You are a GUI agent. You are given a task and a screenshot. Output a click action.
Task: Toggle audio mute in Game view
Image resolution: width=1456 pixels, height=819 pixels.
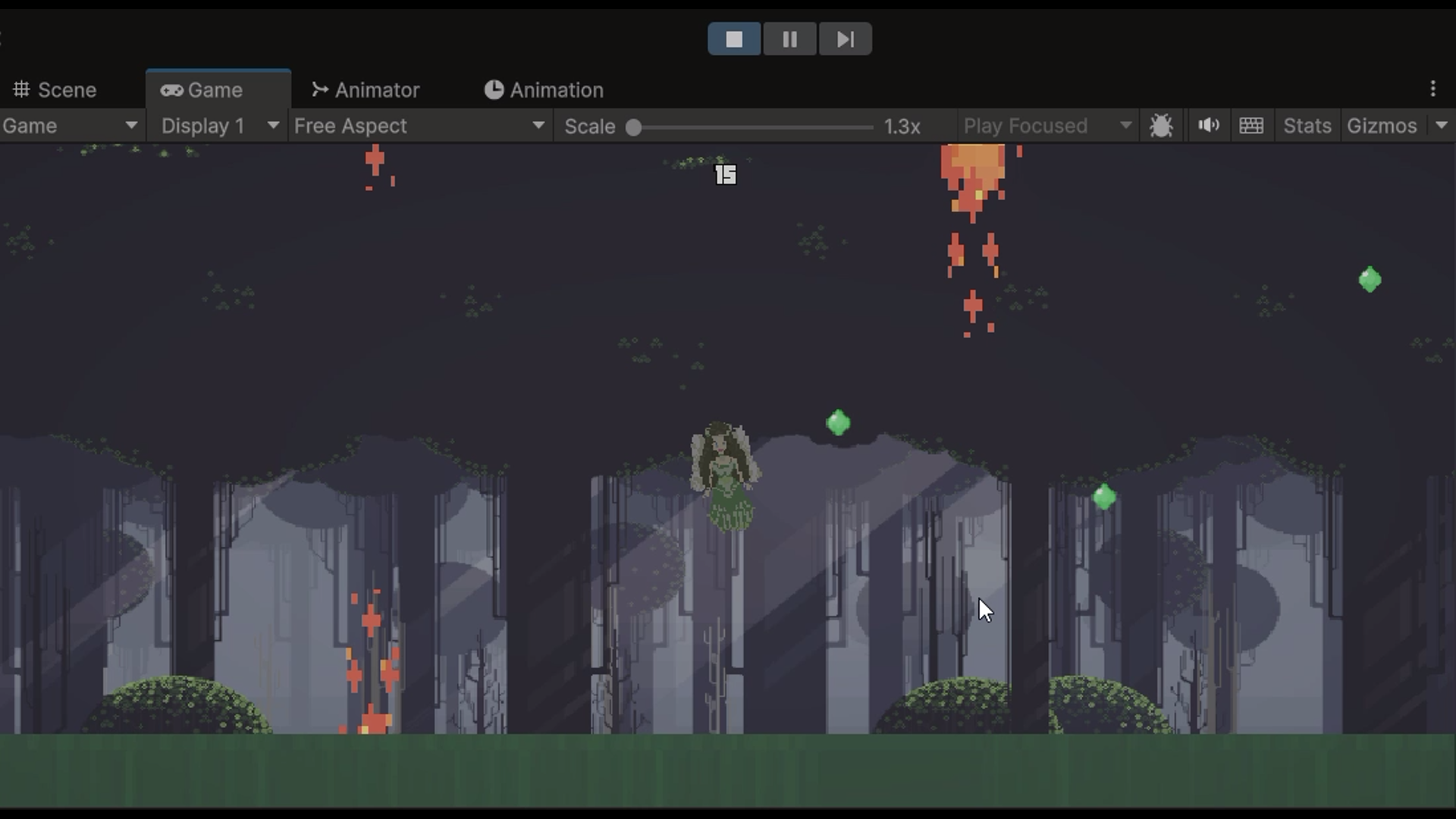1208,125
